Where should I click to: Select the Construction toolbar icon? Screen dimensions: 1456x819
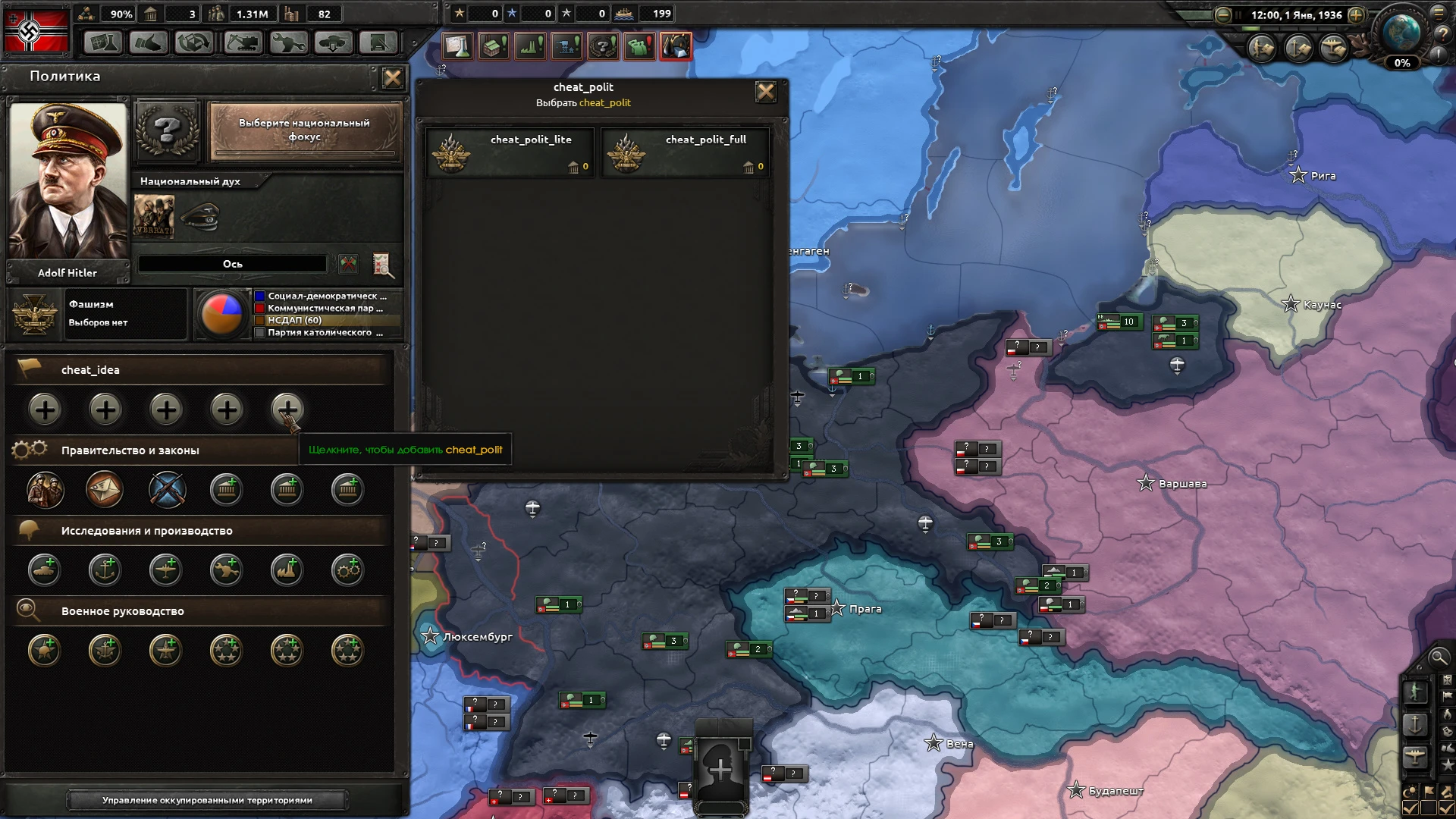tap(240, 43)
